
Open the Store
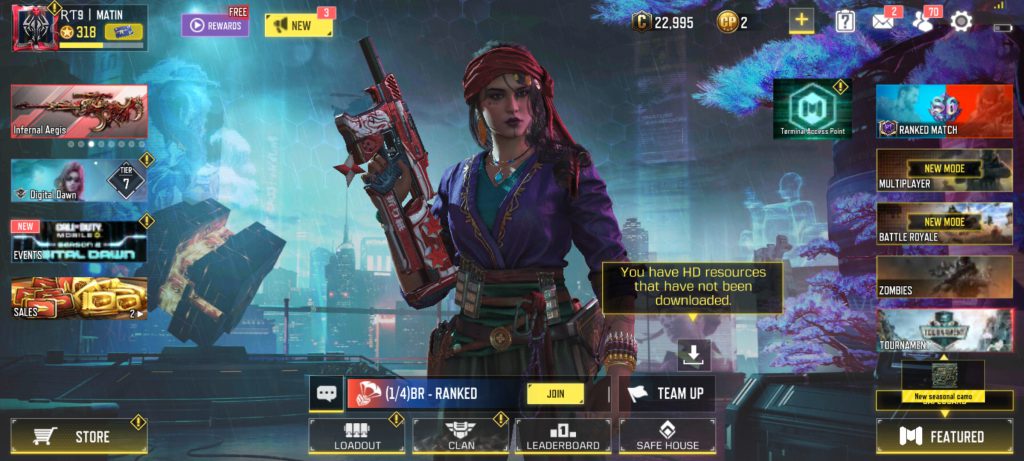pyautogui.click(x=79, y=436)
